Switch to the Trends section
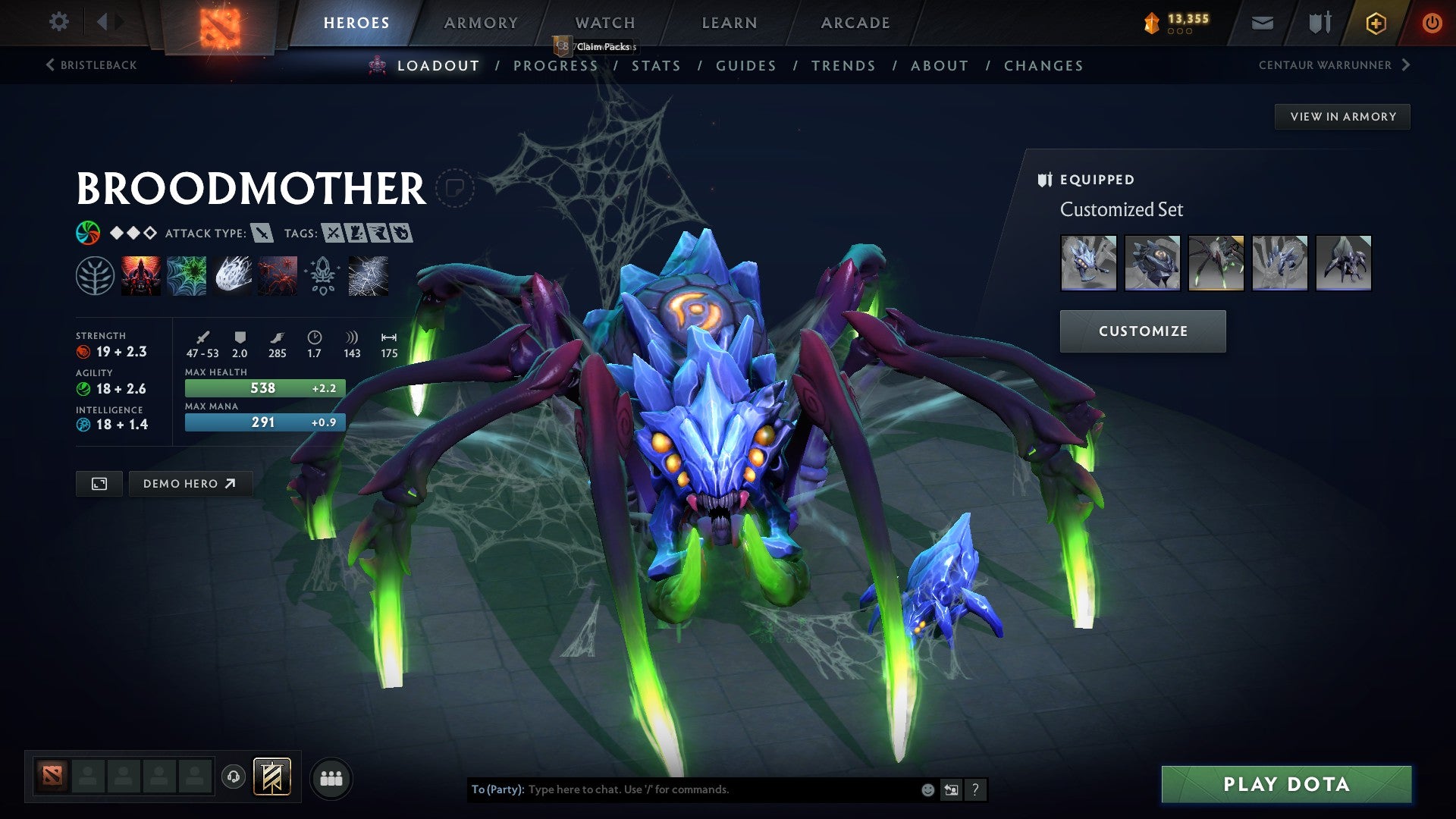This screenshot has width=1456, height=819. pos(843,66)
